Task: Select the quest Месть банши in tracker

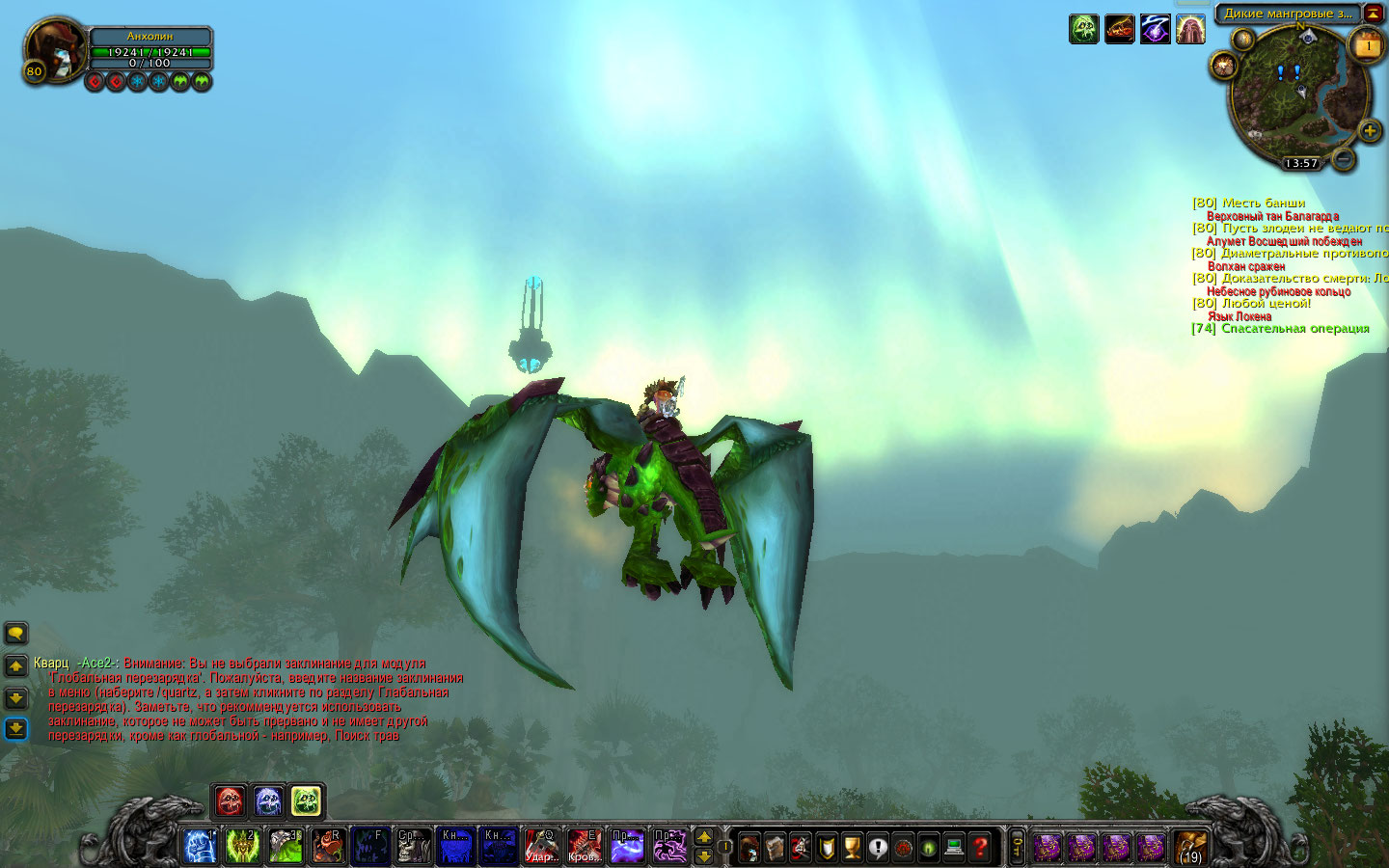Action: (x=1263, y=203)
